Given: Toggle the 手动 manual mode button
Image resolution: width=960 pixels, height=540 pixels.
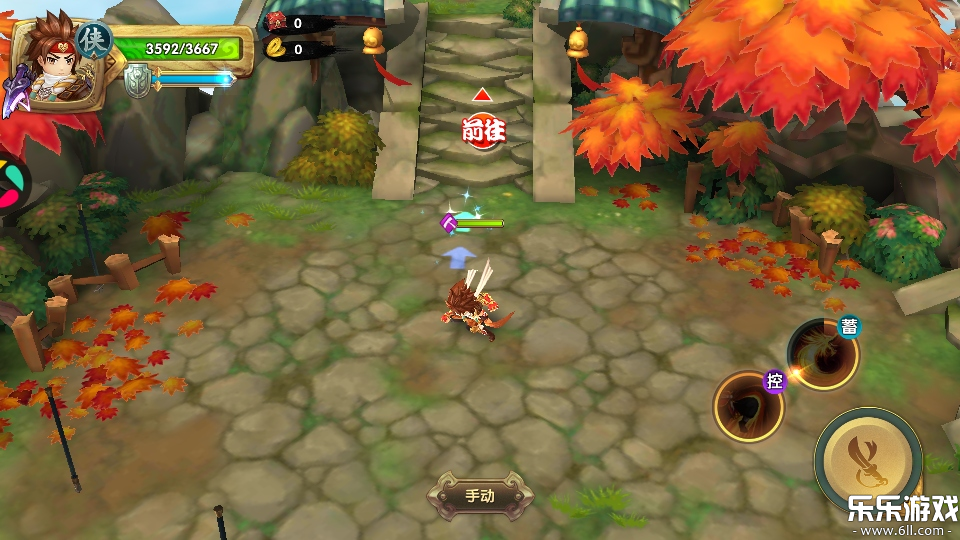Looking at the screenshot, I should click(x=479, y=495).
